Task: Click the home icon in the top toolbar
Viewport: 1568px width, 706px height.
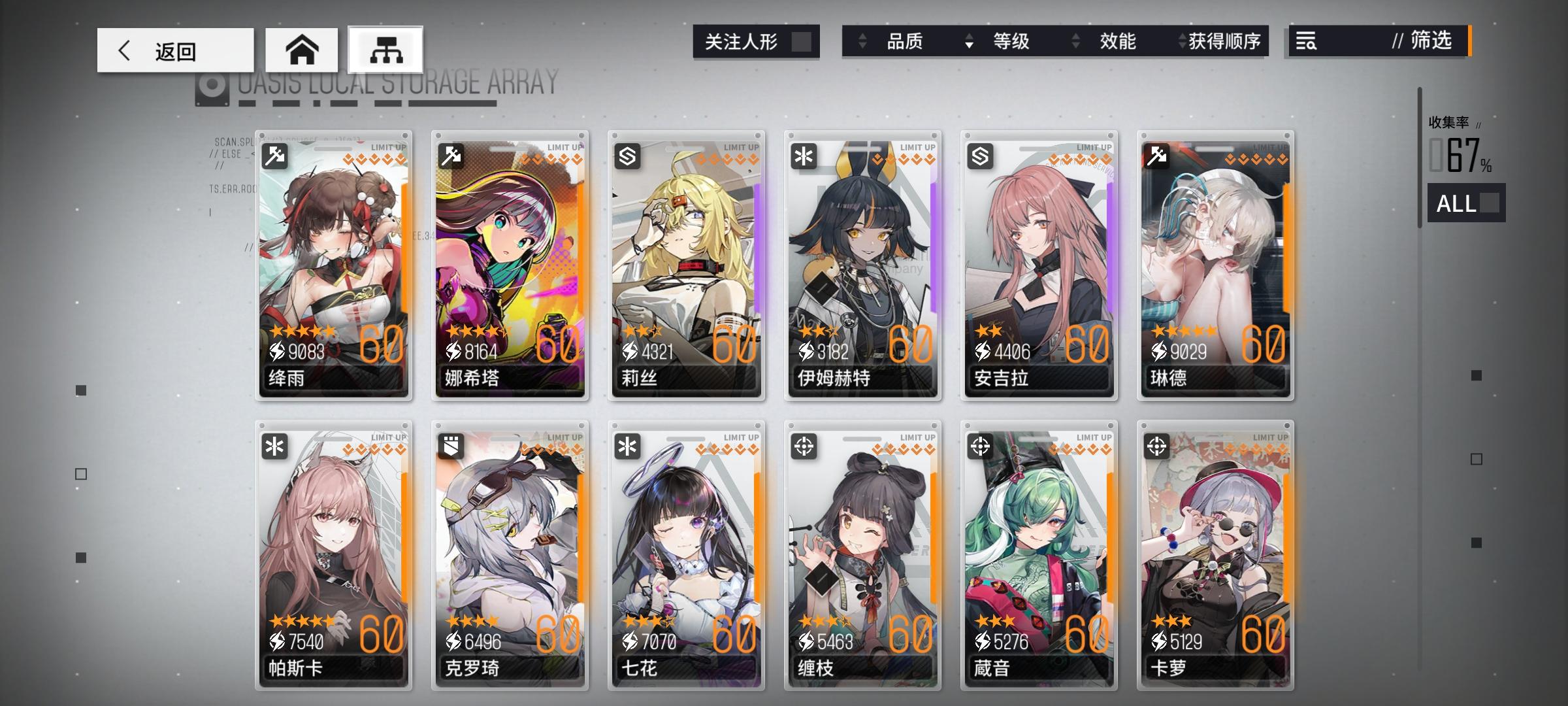Action: 301,48
